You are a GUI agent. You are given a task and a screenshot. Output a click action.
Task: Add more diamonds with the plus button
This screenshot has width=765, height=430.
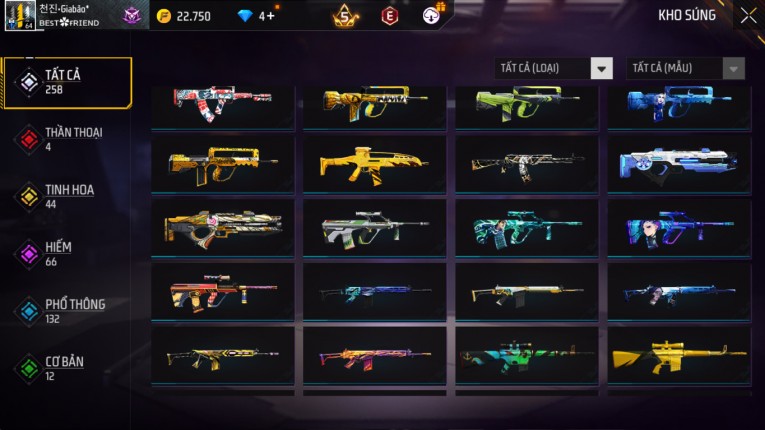[271, 15]
